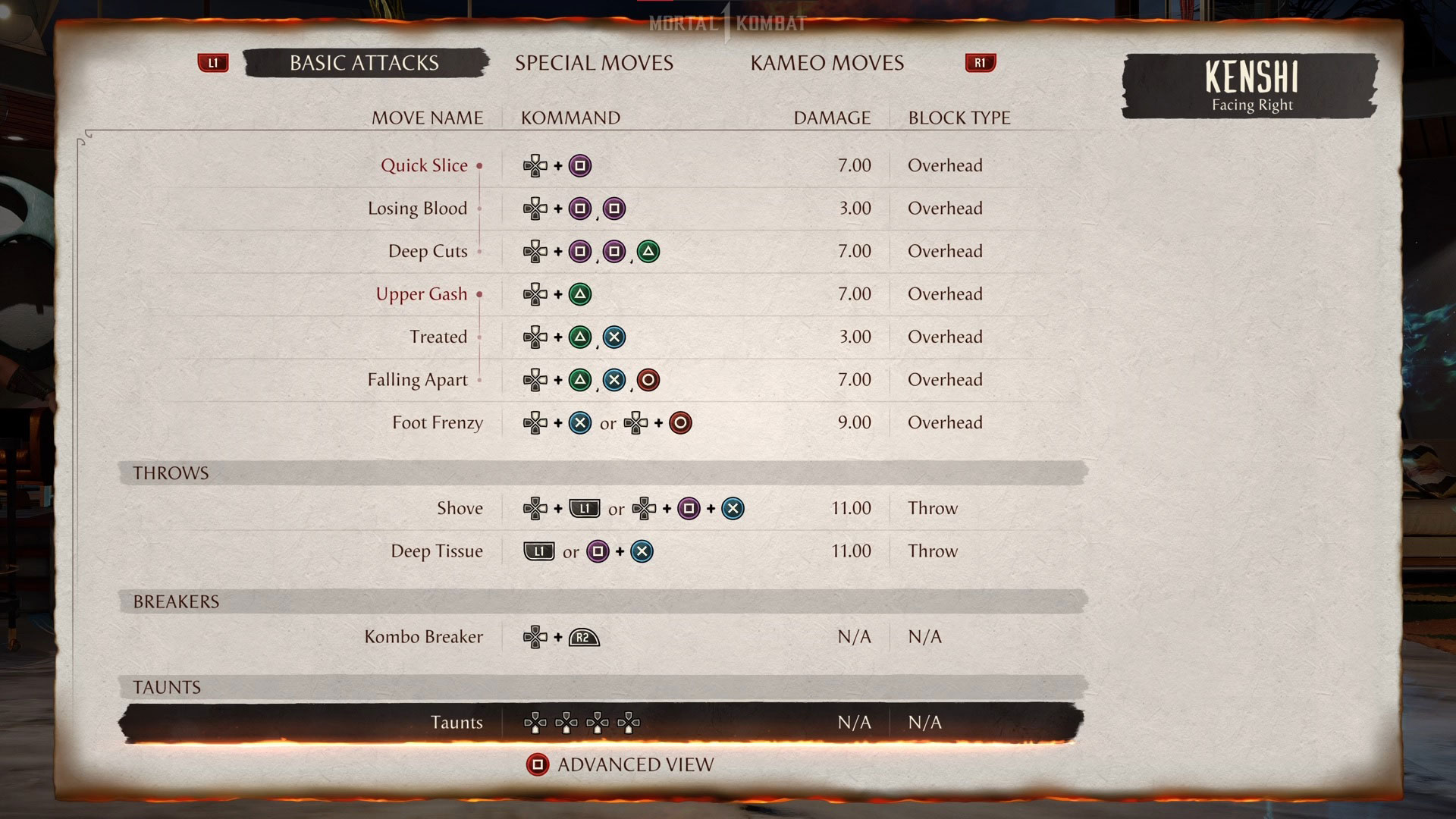Viewport: 1456px width, 819px height.
Task: Click the R2 trigger icon beside Kombo Breaker
Action: (583, 638)
